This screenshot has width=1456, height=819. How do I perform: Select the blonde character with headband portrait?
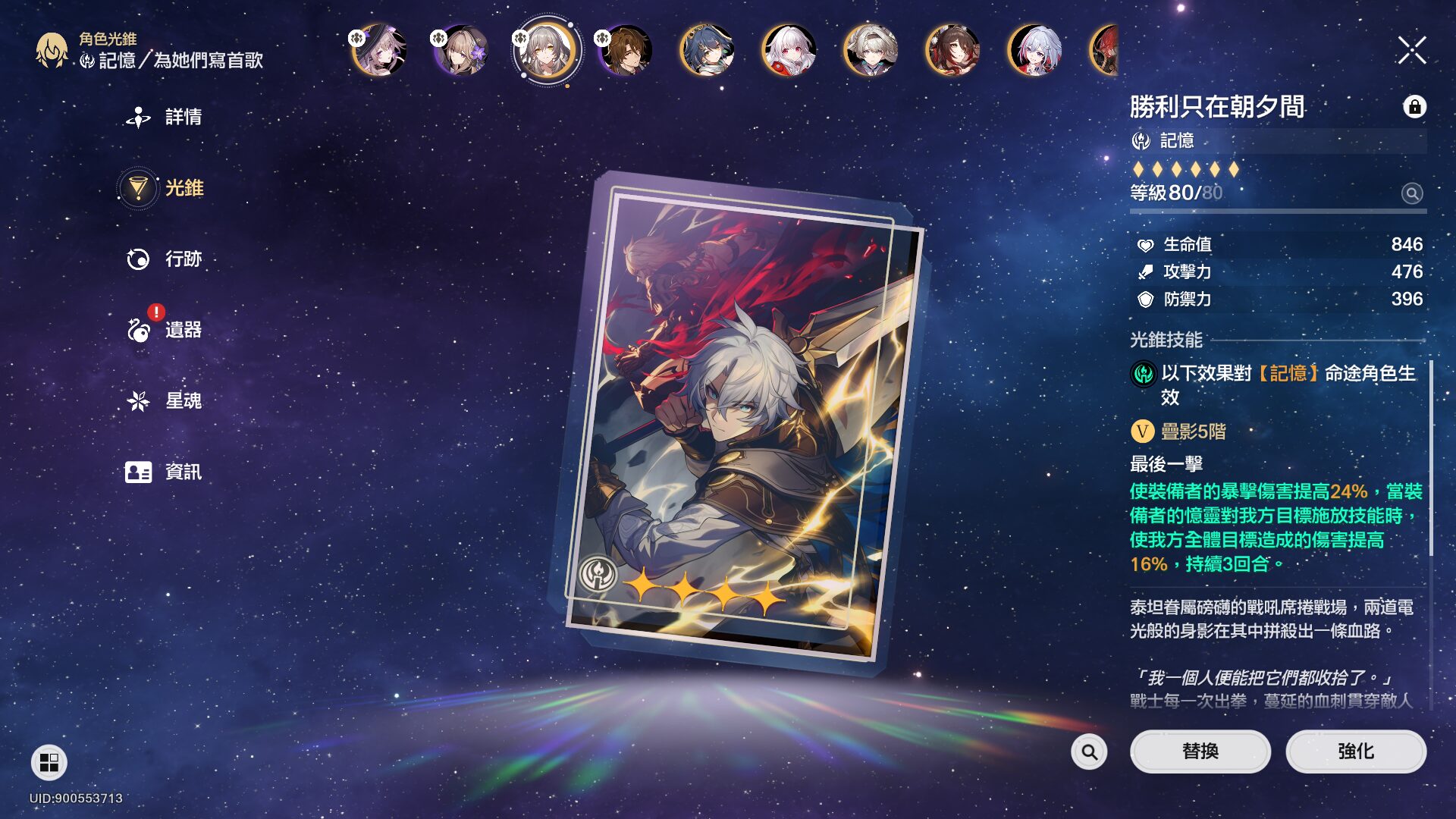coord(871,51)
